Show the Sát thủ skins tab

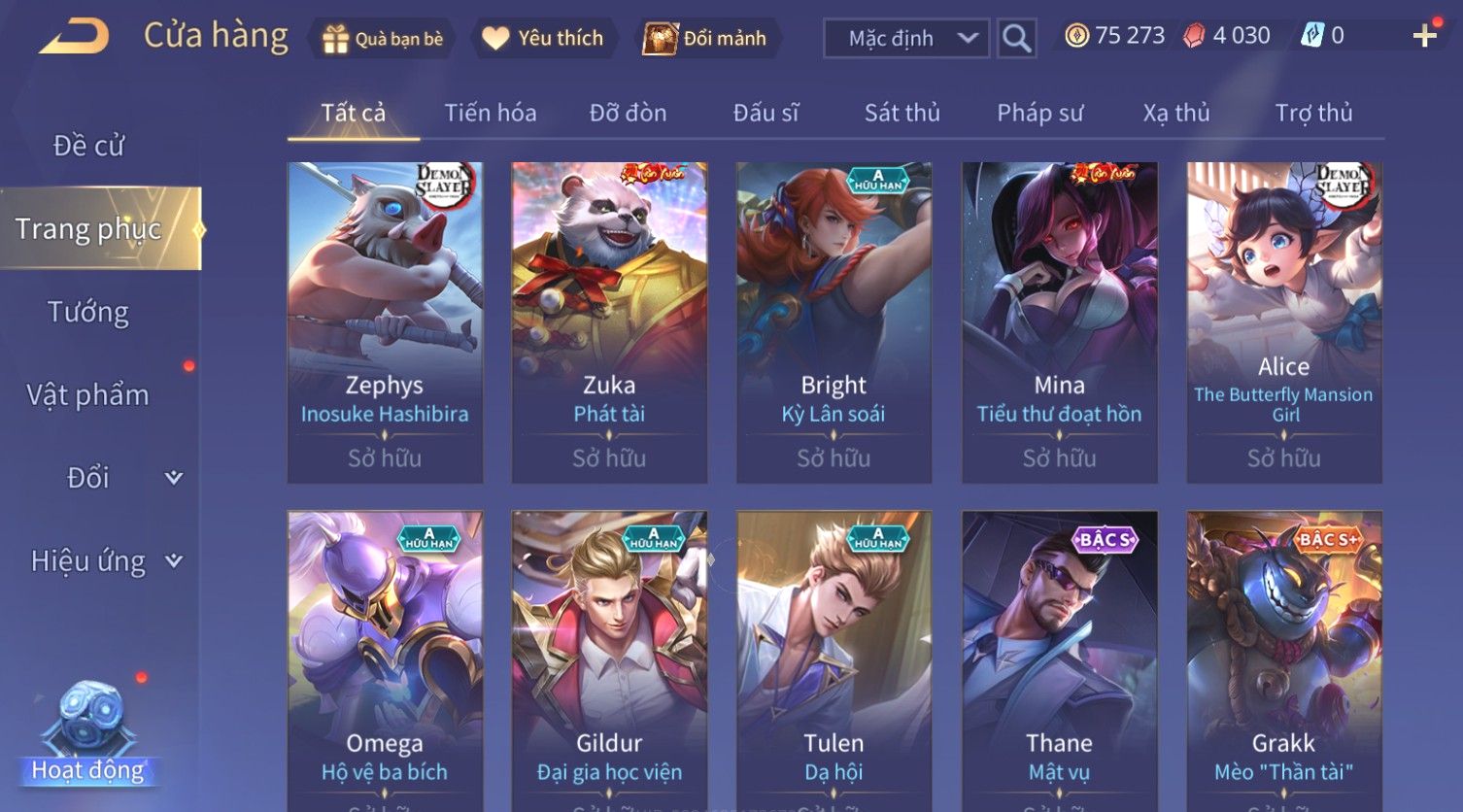pyautogui.click(x=902, y=113)
